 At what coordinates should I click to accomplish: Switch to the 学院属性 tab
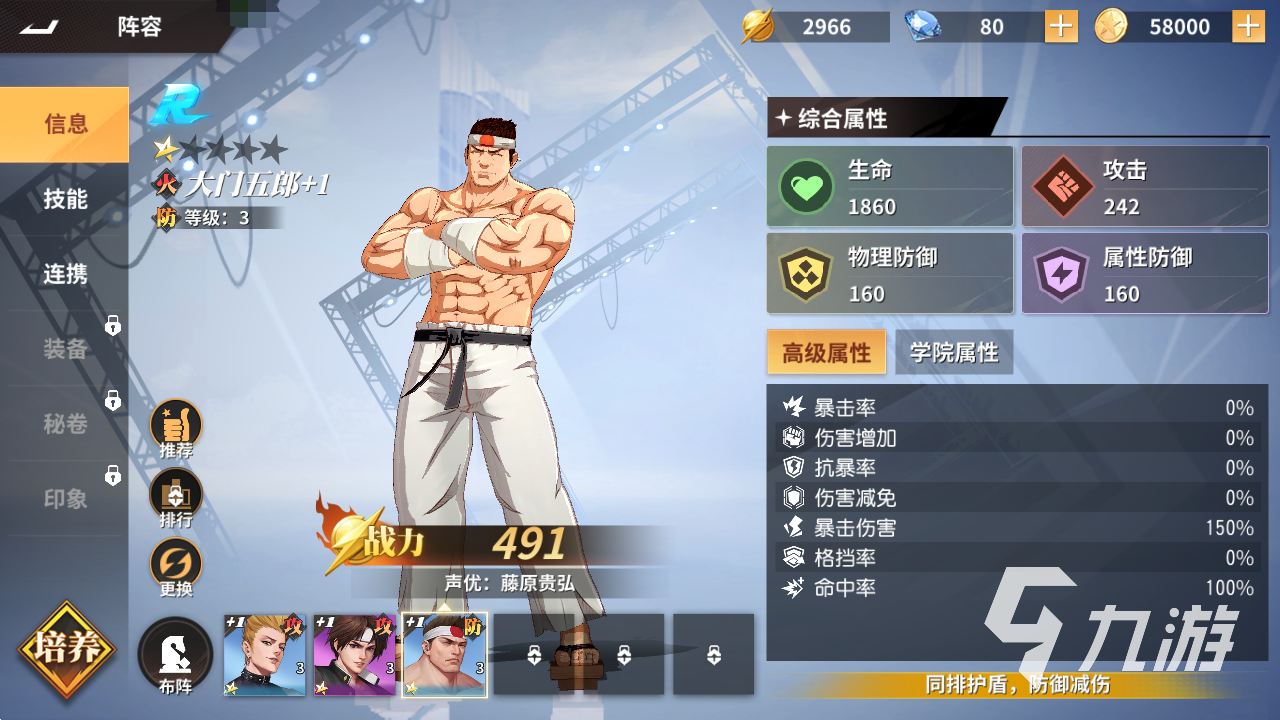954,352
